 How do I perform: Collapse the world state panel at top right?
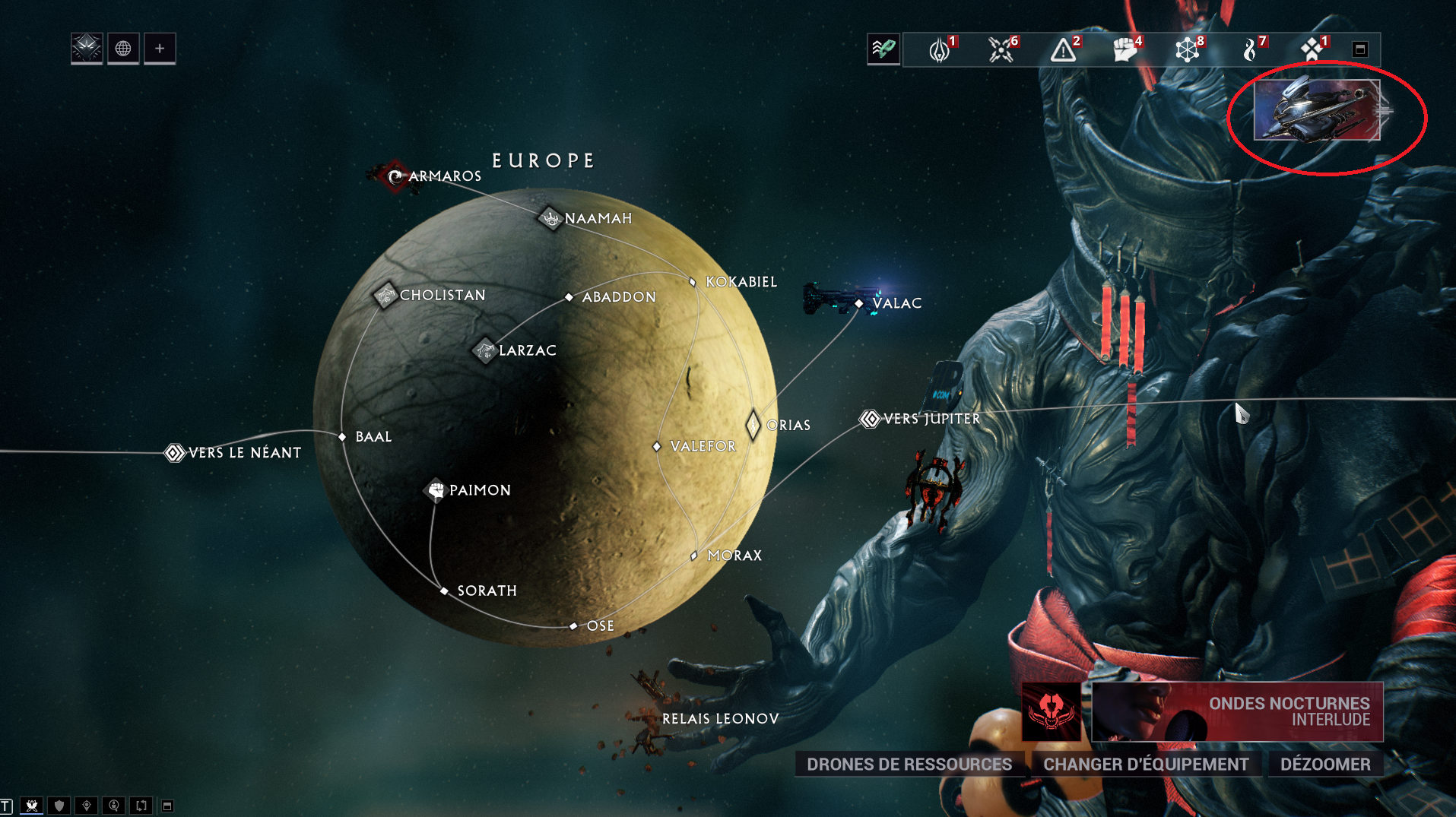click(1360, 49)
